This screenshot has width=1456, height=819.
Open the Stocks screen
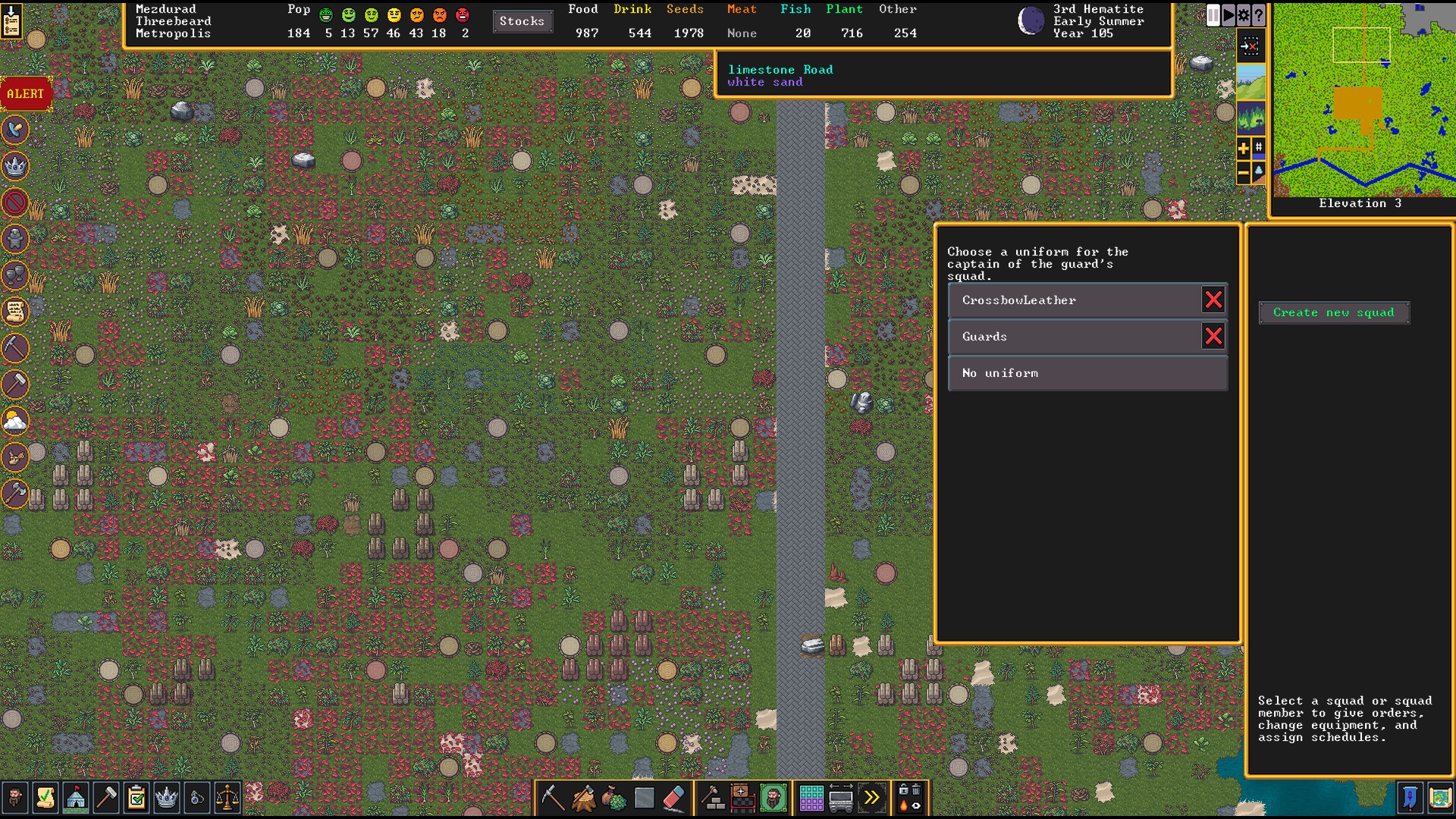tap(522, 21)
